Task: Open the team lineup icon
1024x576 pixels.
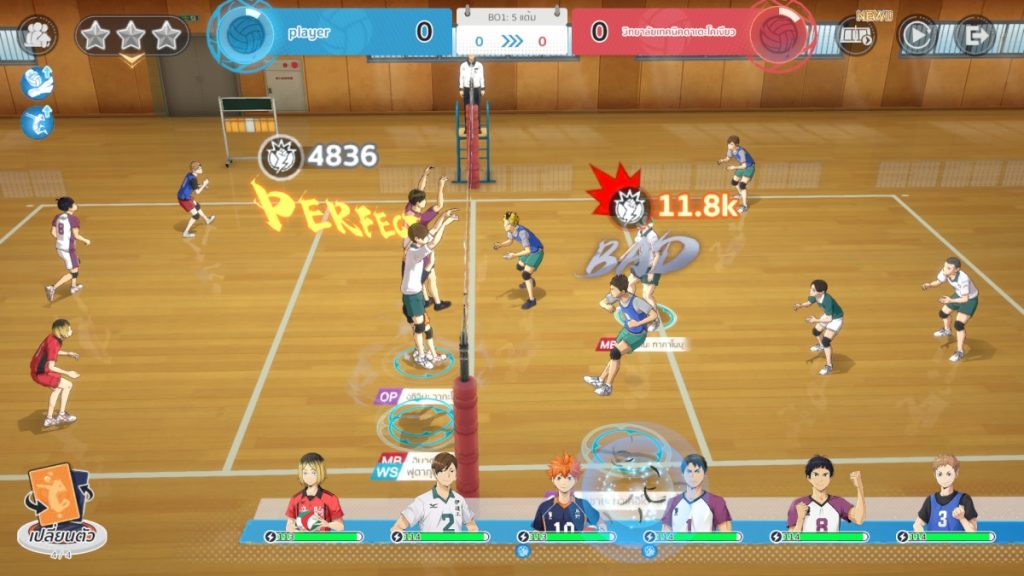Action: pyautogui.click(x=38, y=36)
